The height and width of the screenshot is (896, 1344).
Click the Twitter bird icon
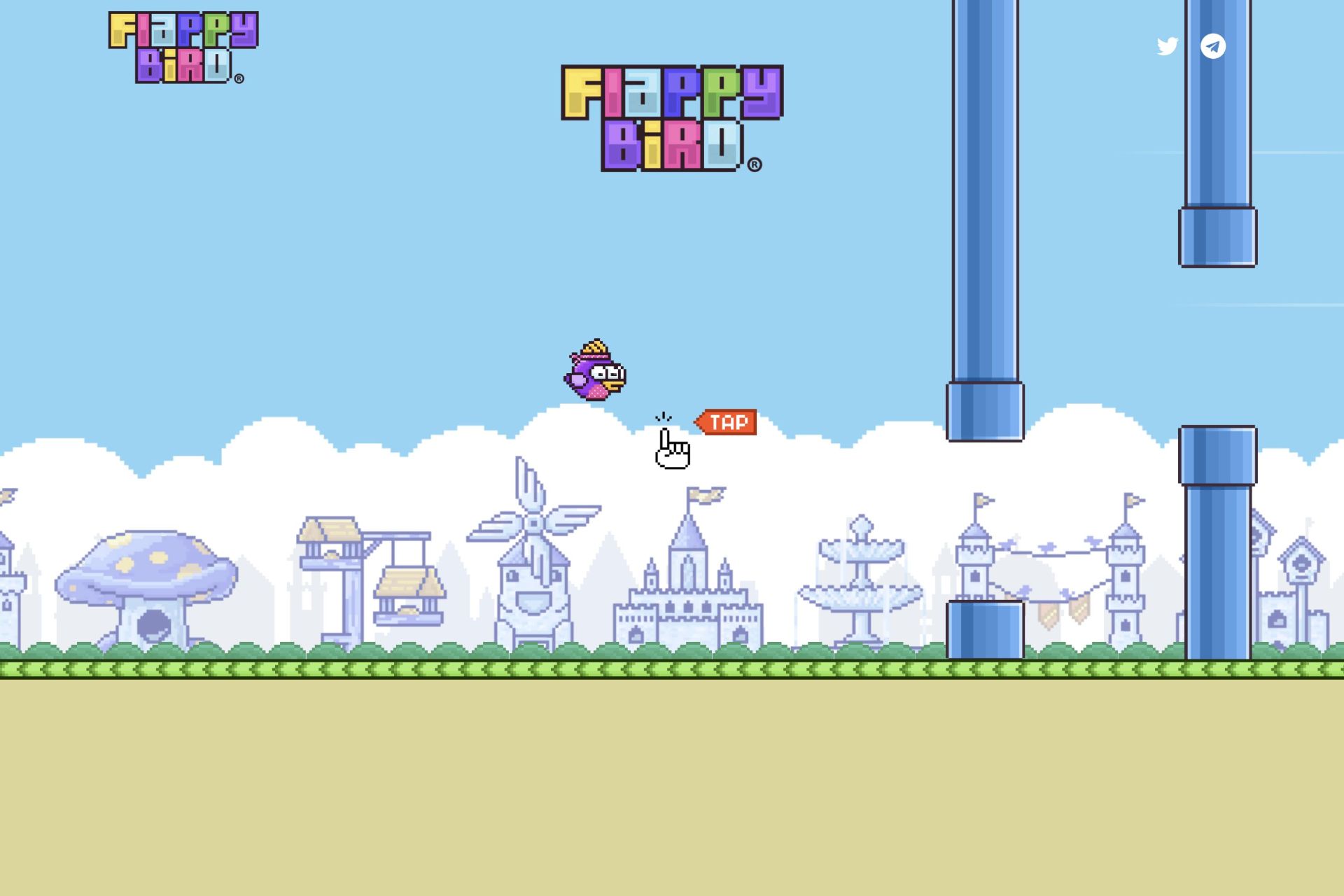click(1166, 46)
